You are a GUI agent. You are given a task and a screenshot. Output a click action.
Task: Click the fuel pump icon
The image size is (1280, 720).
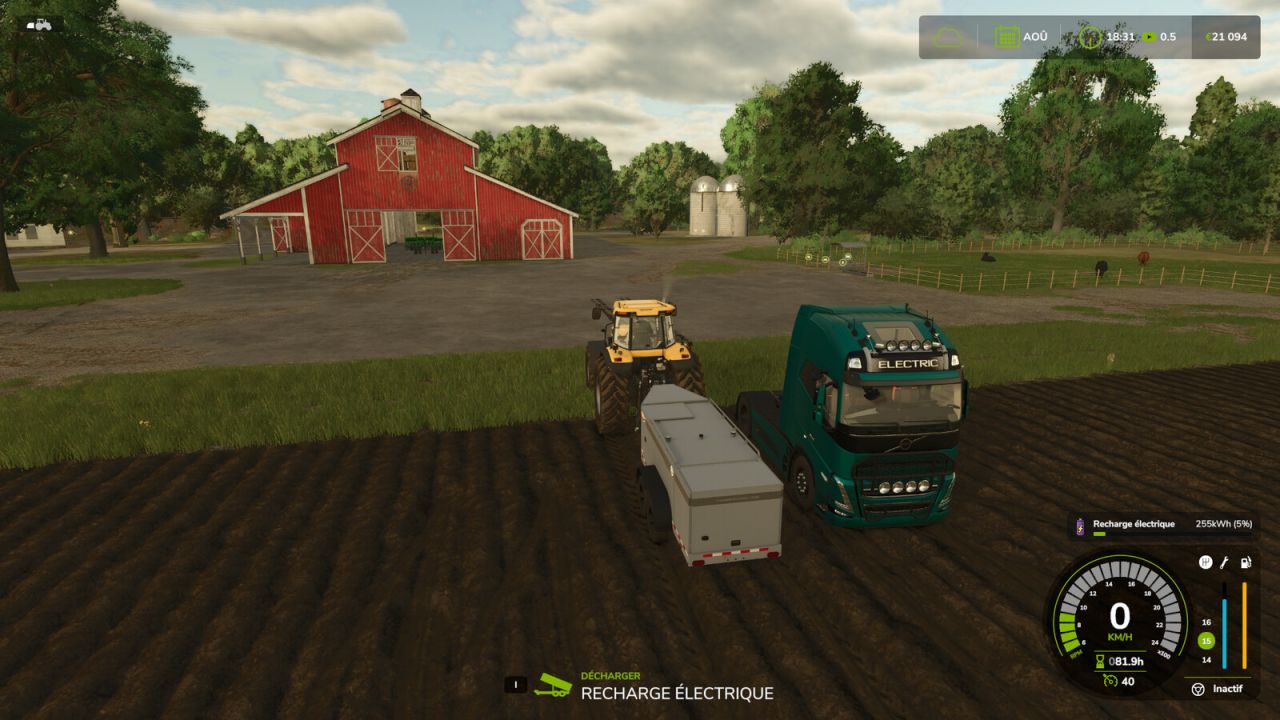click(x=1245, y=562)
